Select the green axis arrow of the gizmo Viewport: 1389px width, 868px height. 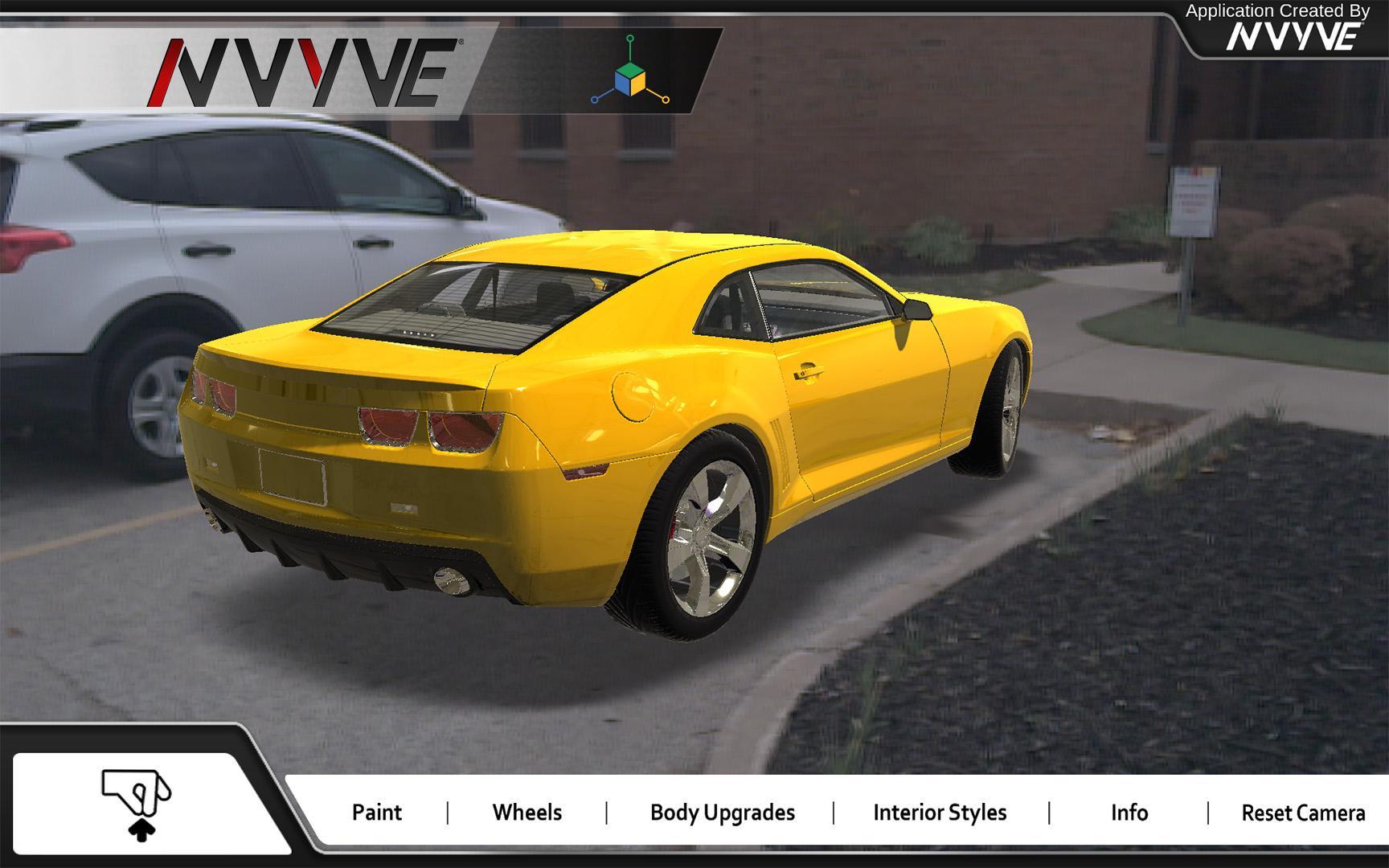point(631,40)
